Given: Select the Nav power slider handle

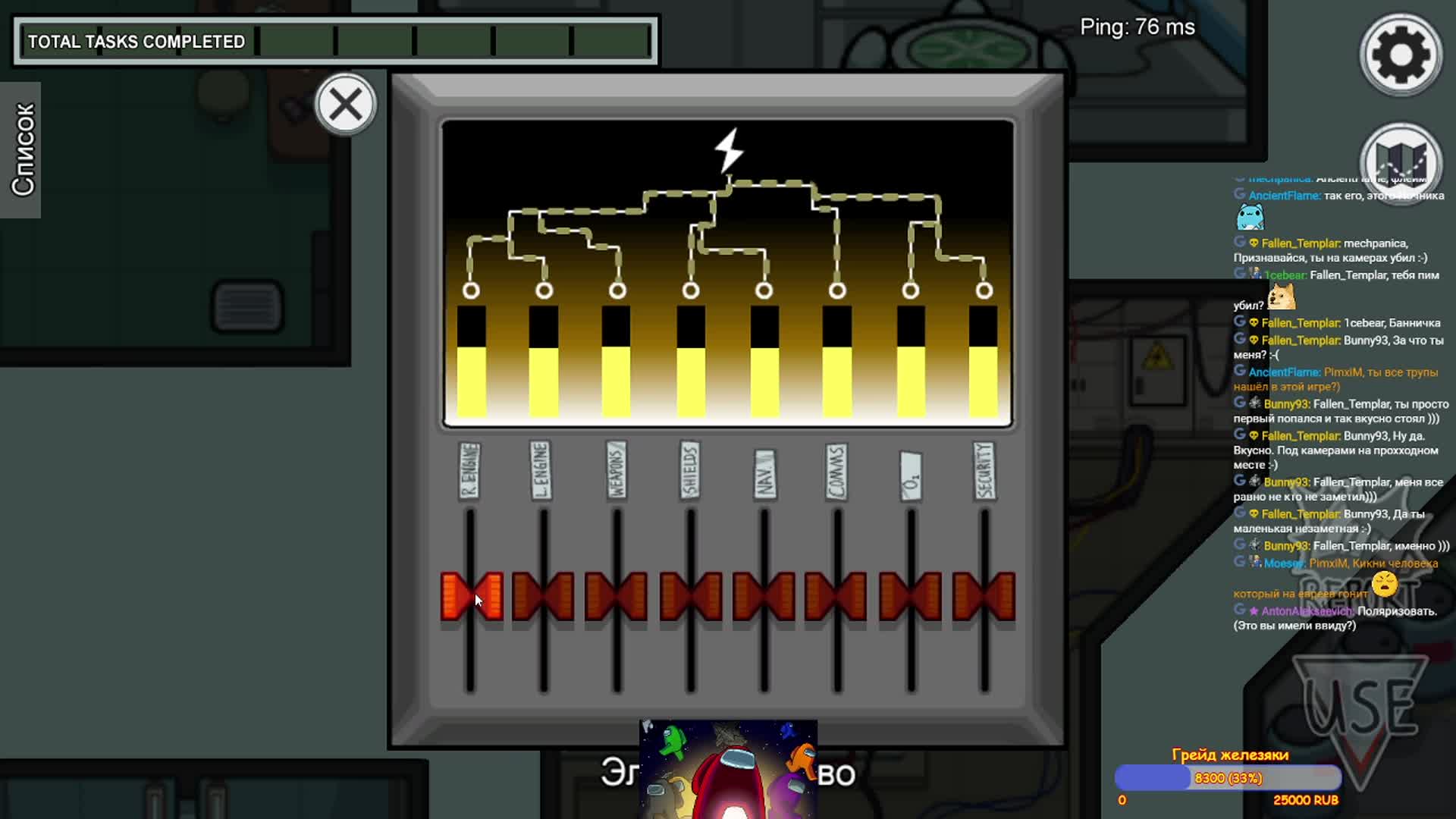Looking at the screenshot, I should pyautogui.click(x=764, y=596).
